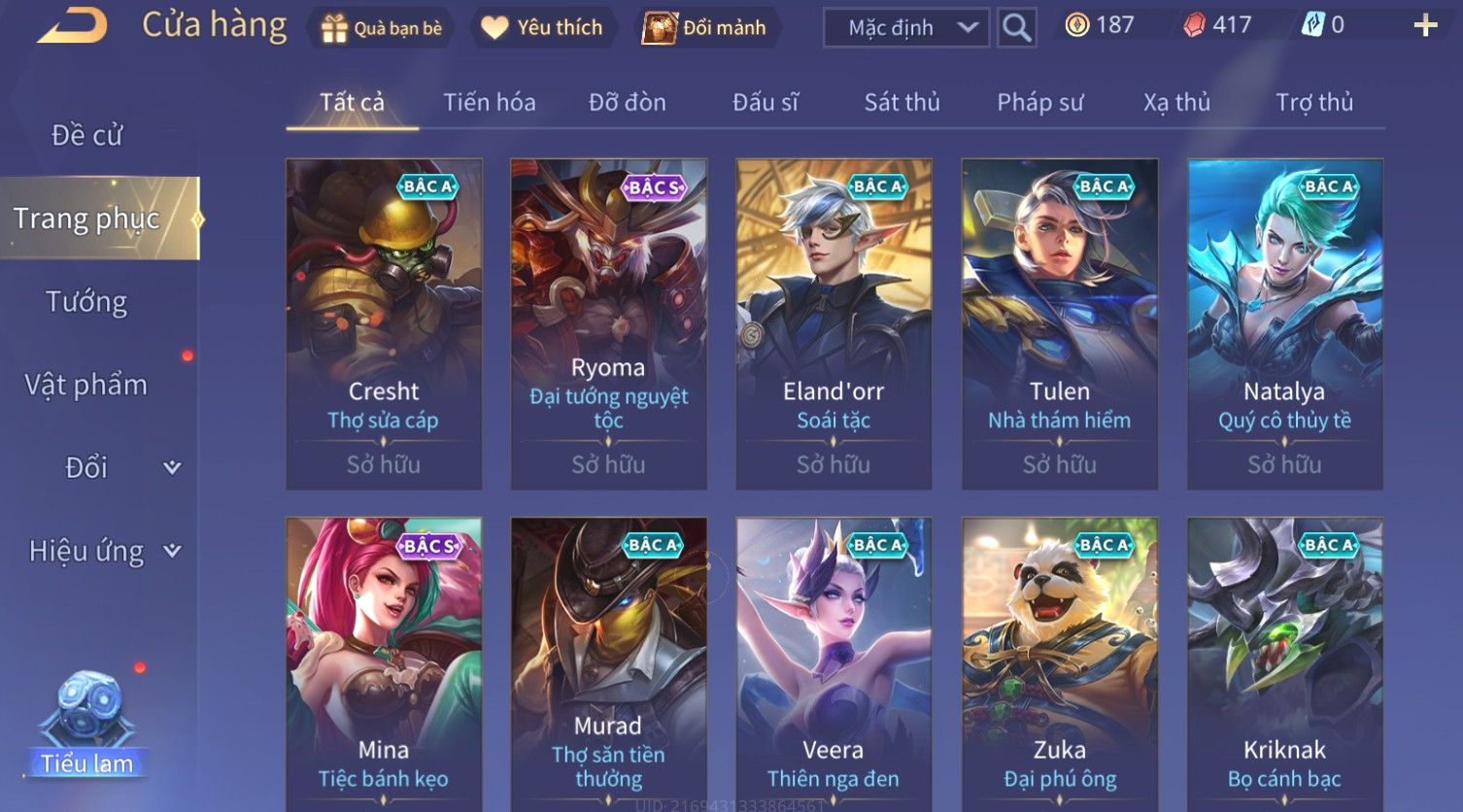Open Đổi mảnh fragment exchange
This screenshot has height=812, width=1463.
pos(705,28)
